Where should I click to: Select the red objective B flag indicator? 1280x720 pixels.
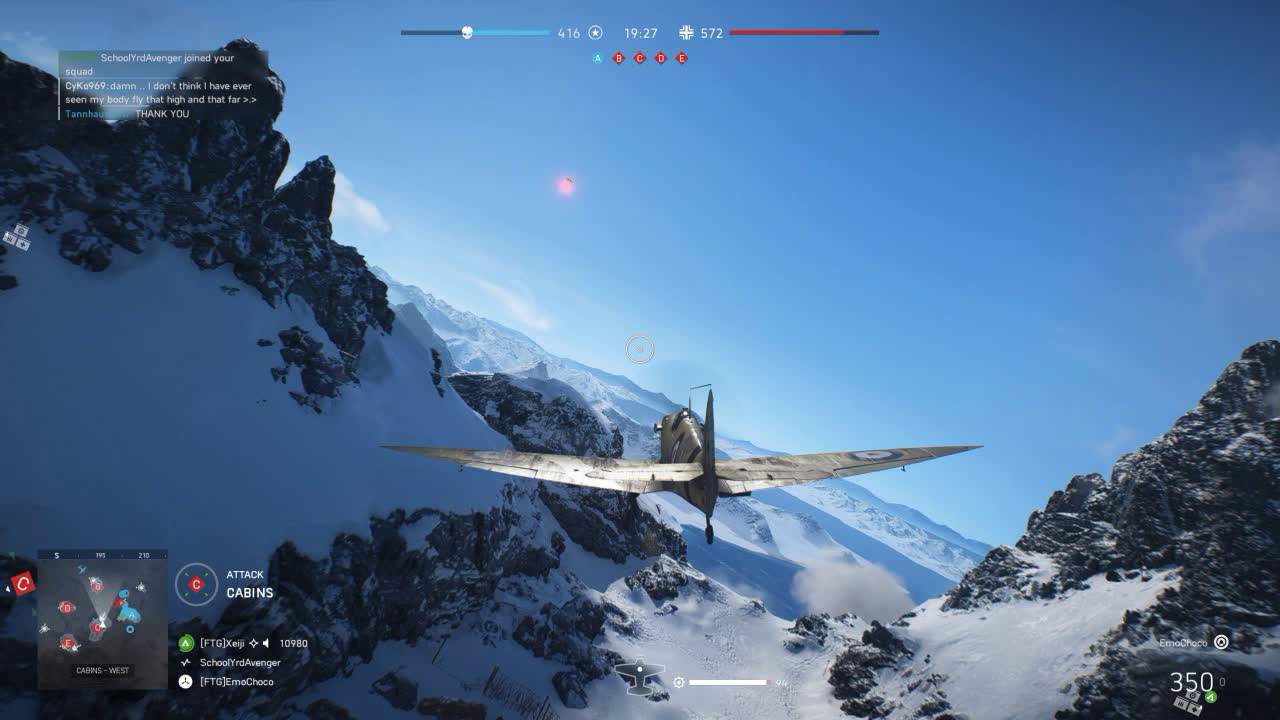pyautogui.click(x=619, y=58)
